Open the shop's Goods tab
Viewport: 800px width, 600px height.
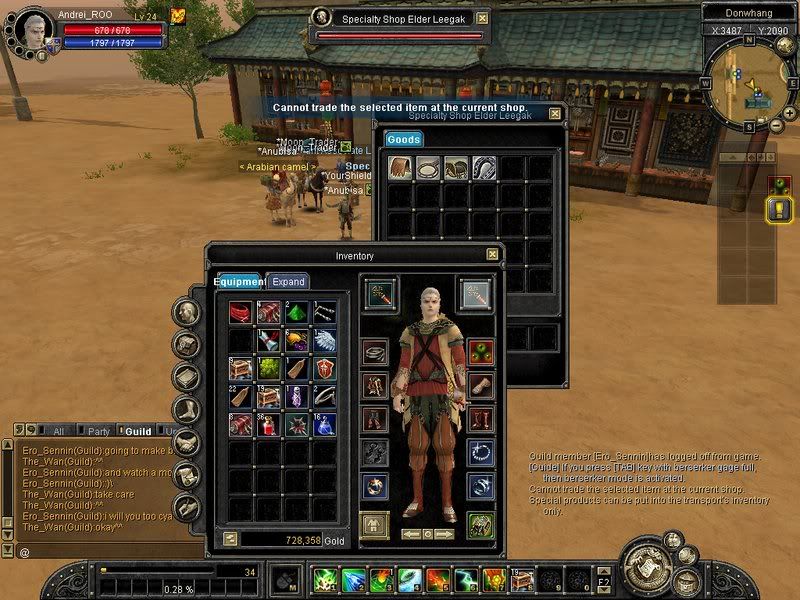(x=403, y=140)
